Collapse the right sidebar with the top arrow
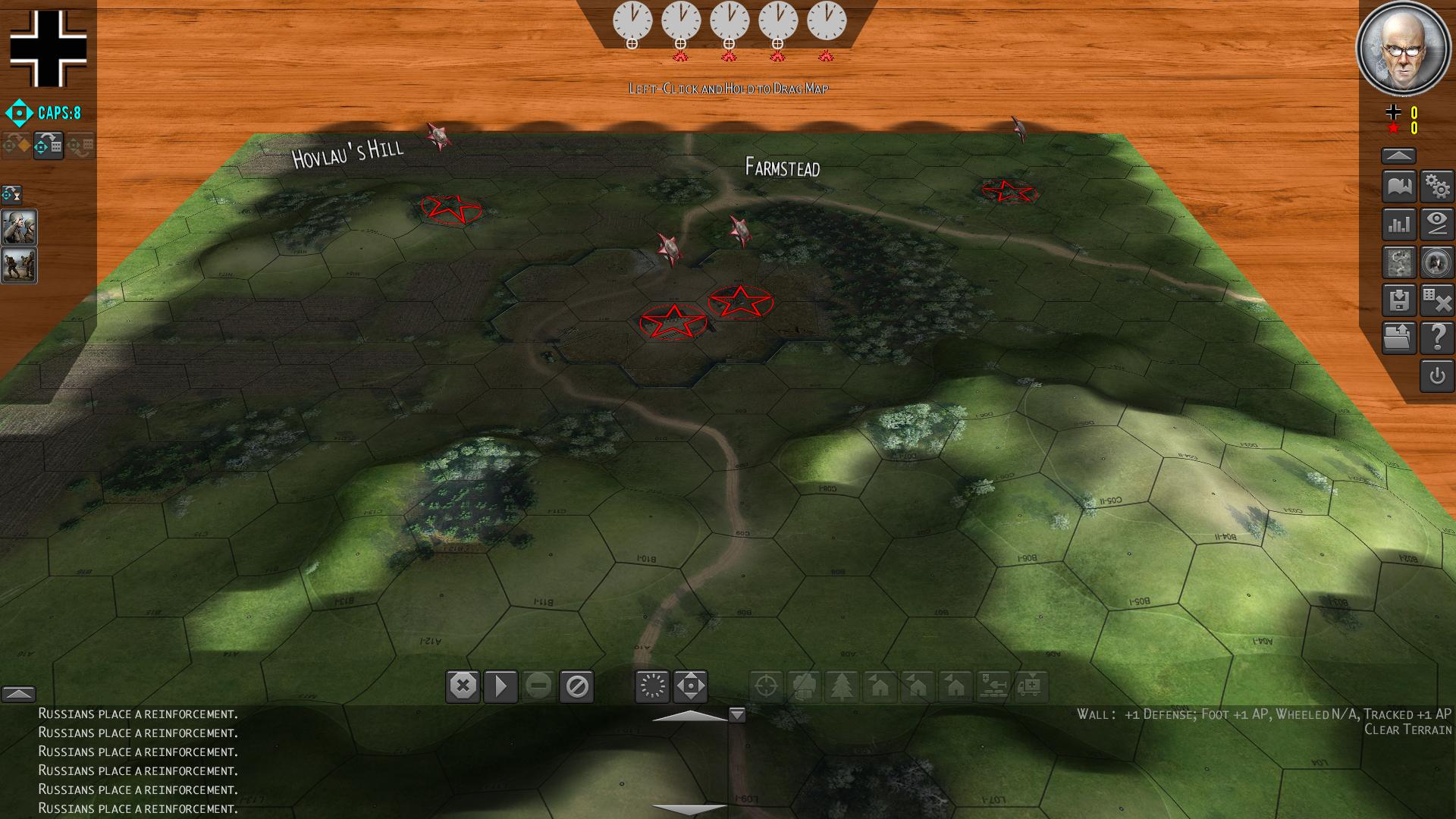 click(1398, 155)
